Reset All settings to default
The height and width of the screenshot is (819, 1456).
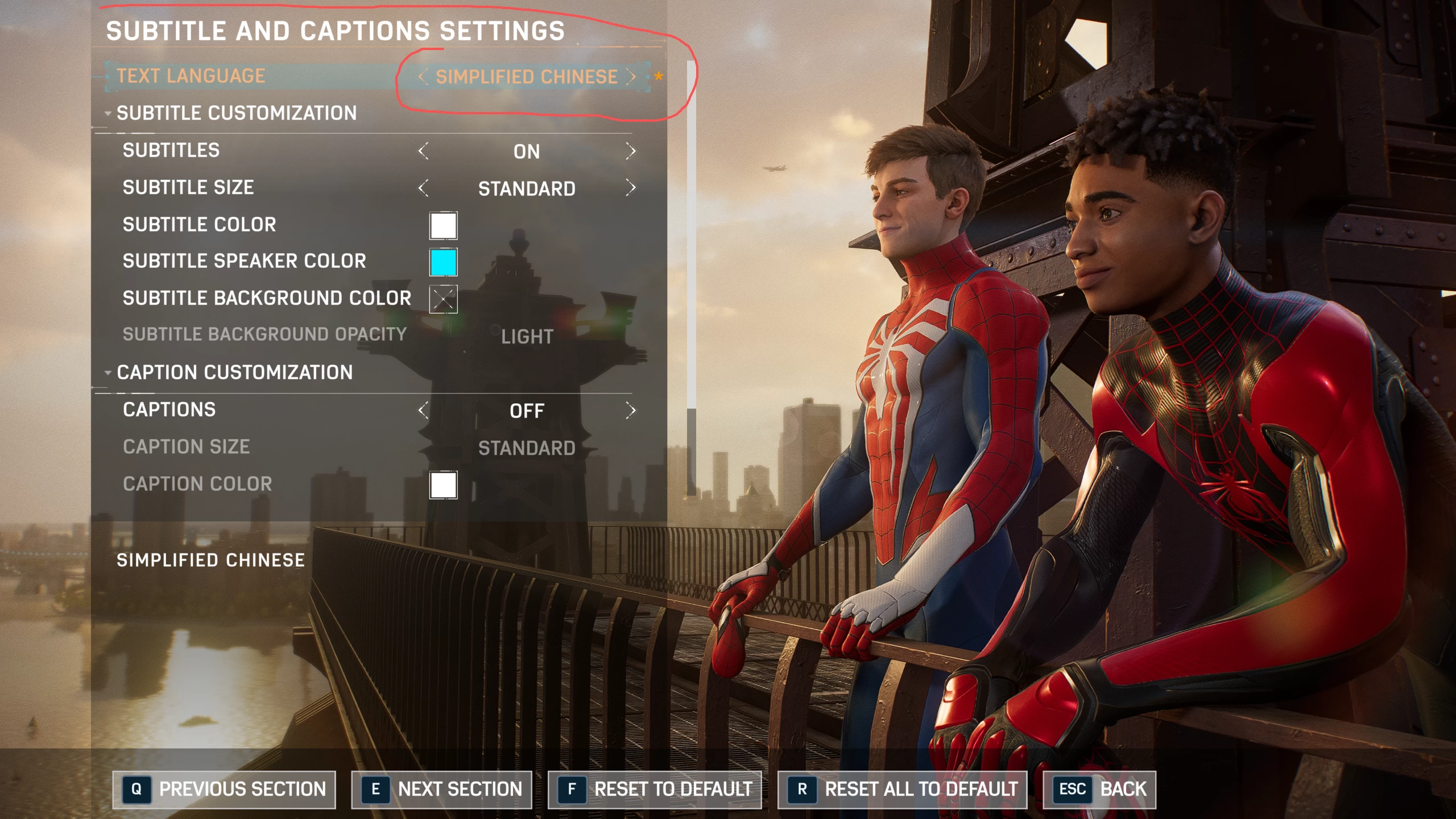click(x=902, y=789)
